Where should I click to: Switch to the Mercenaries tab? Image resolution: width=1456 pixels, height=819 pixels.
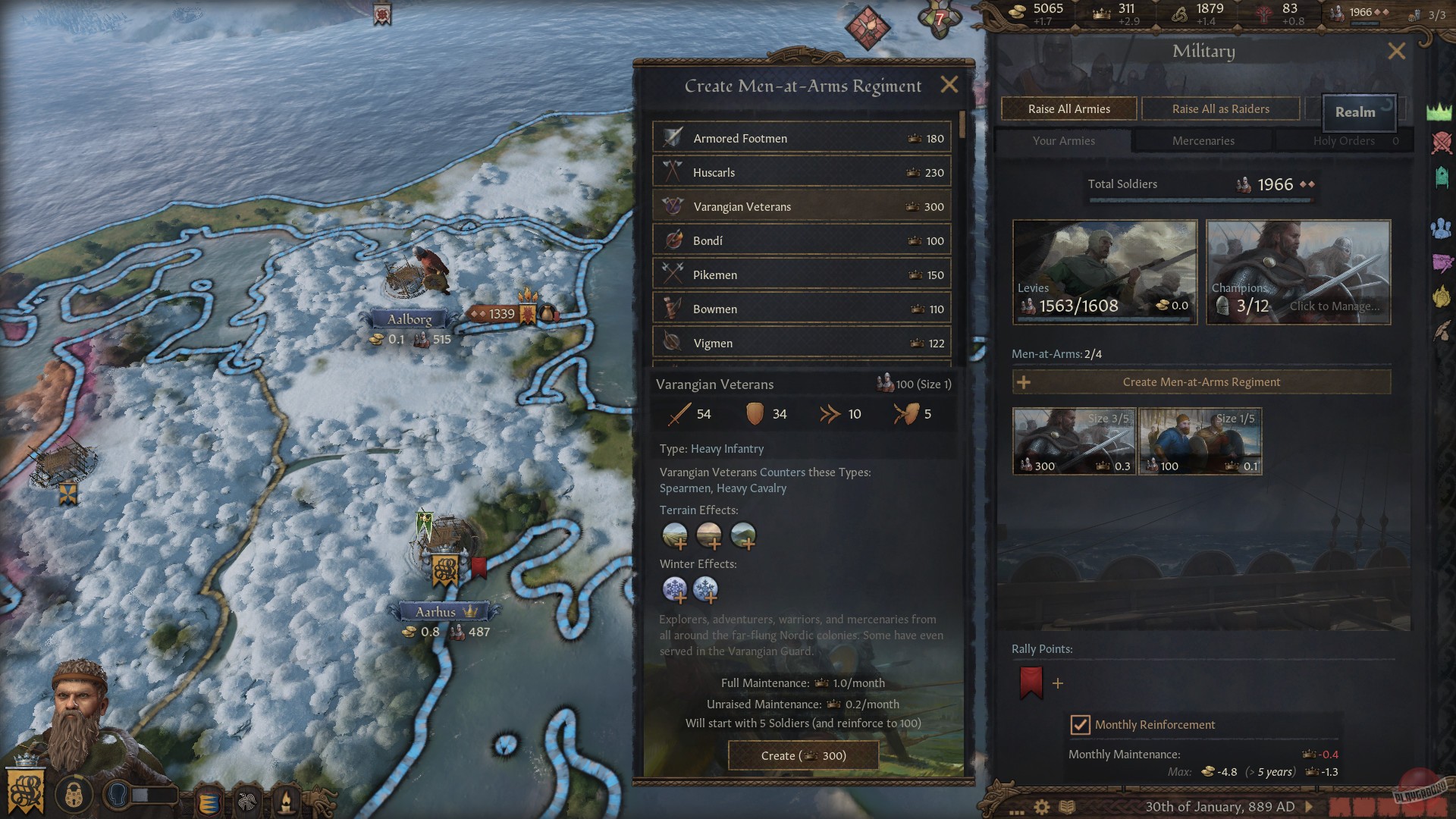tap(1202, 140)
